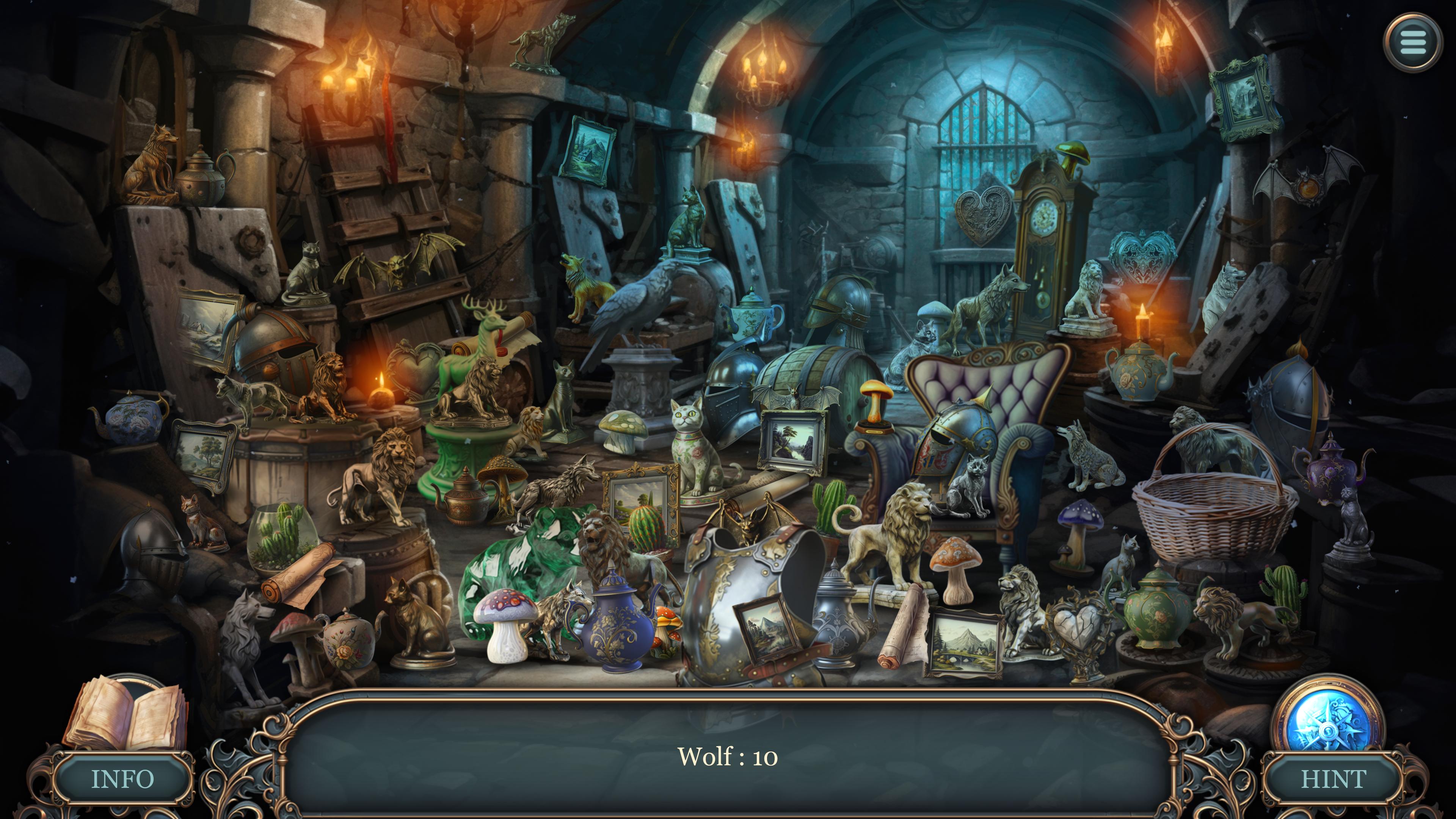
Task: Click the INFO button
Action: point(122,780)
